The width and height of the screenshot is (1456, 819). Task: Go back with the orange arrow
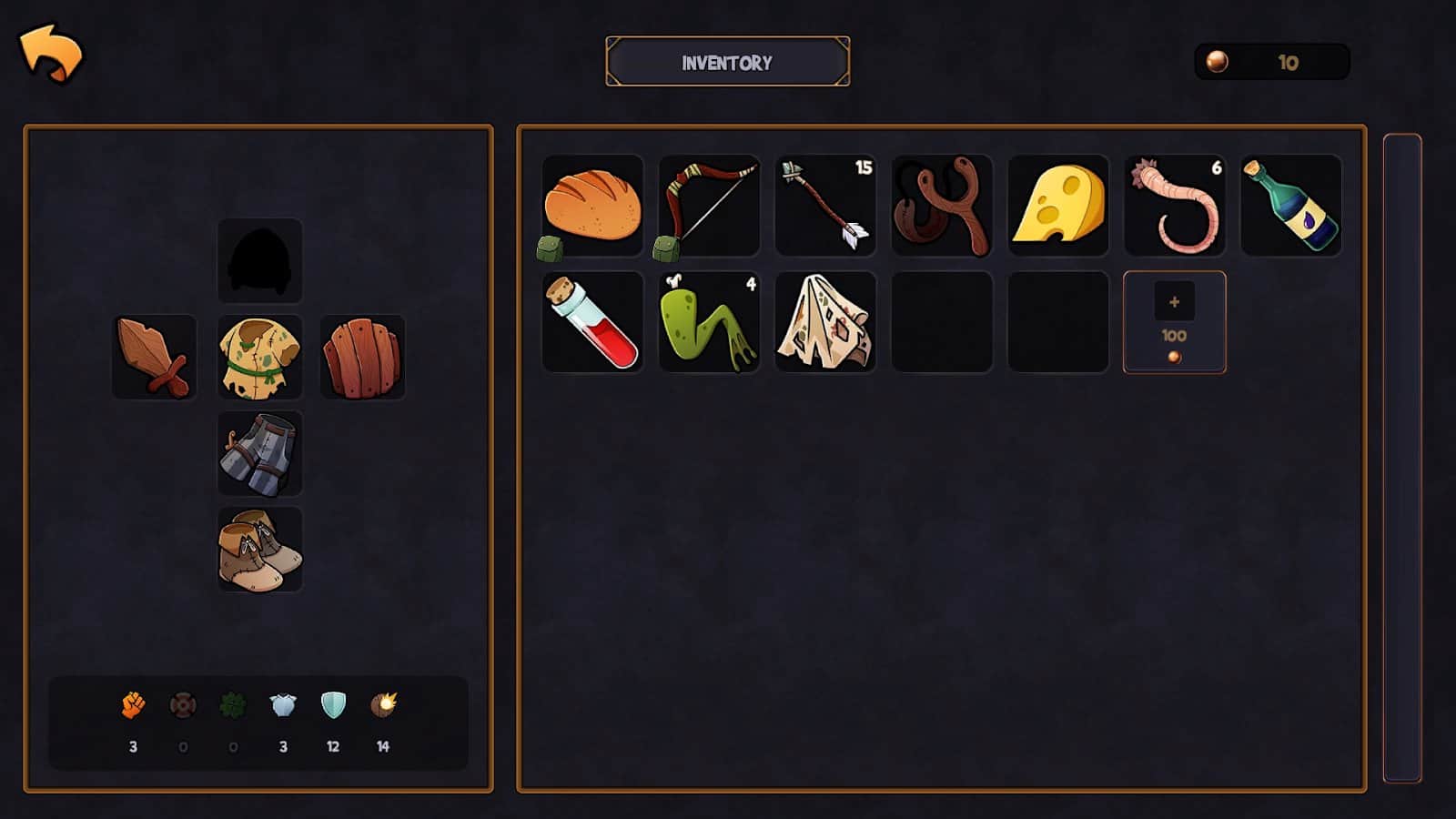(51, 53)
